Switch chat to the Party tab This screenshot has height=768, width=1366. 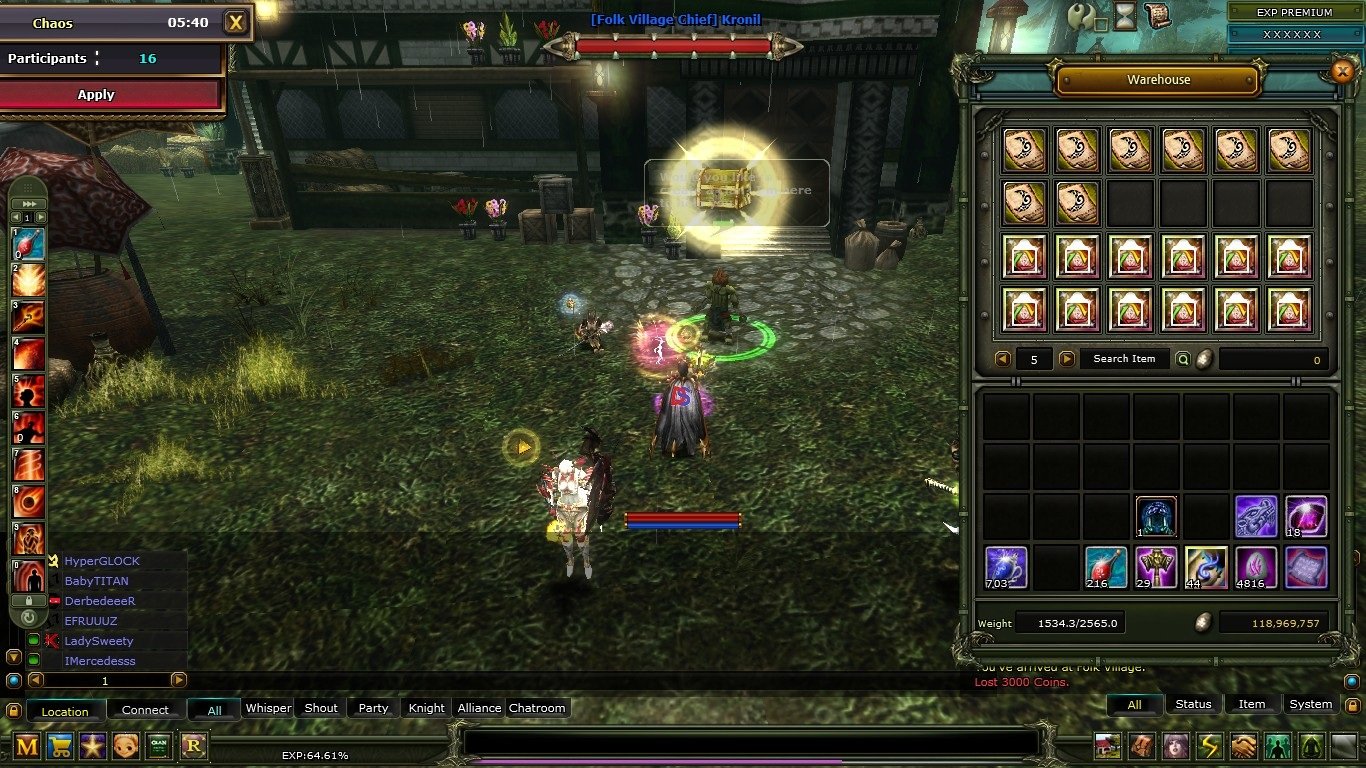373,708
